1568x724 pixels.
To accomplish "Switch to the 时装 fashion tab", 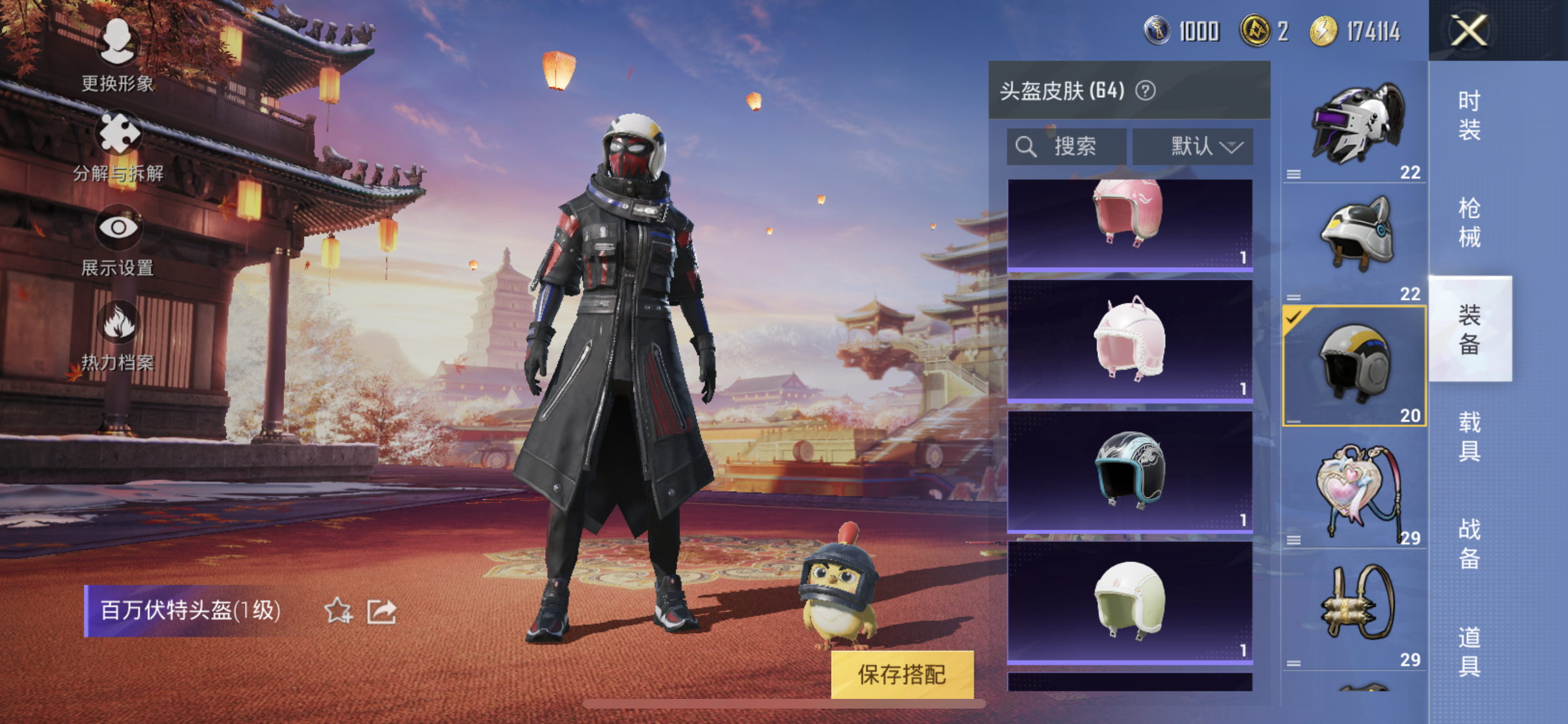I will click(x=1470, y=116).
